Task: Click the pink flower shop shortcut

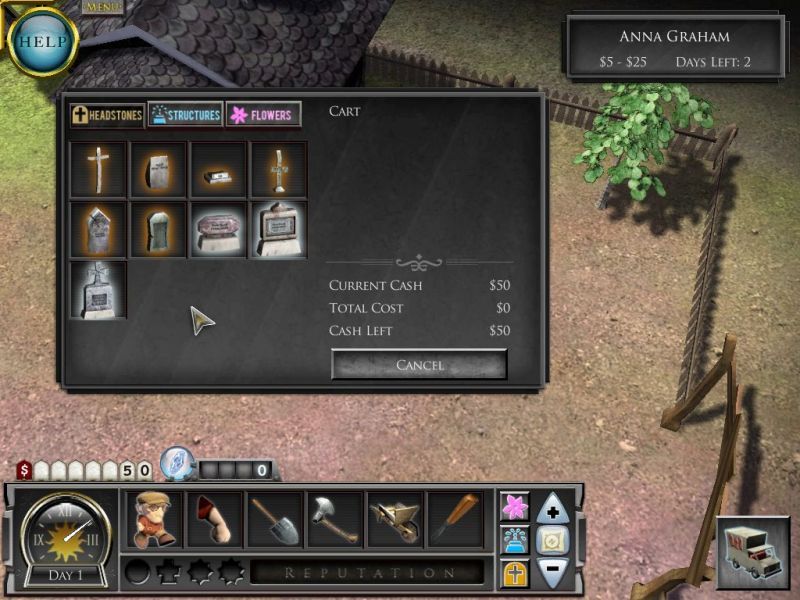Action: (515, 507)
